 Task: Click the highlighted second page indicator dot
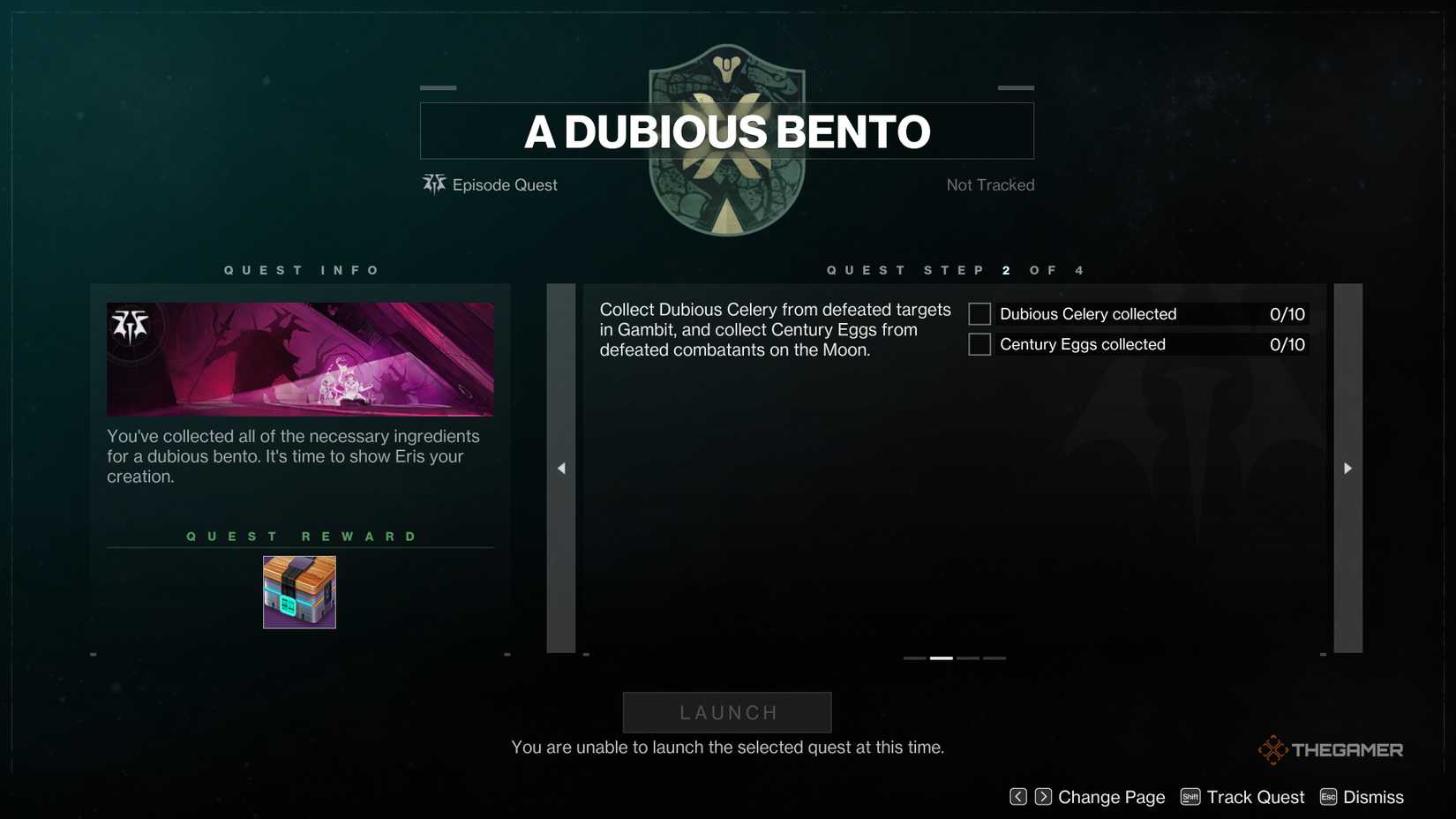(941, 657)
